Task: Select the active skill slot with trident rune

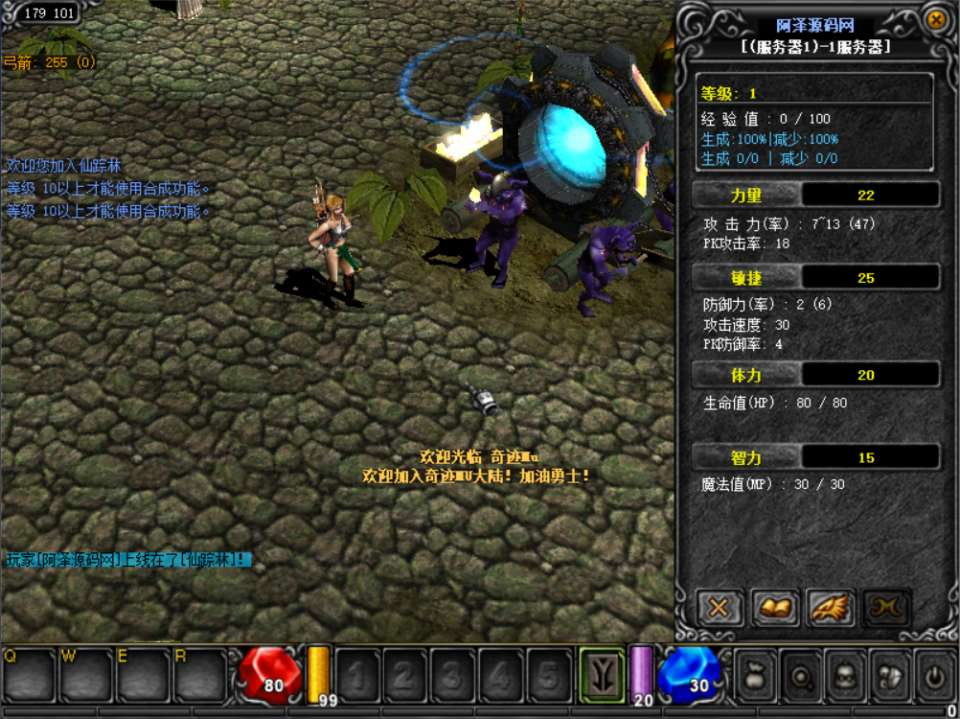Action: pyautogui.click(x=602, y=676)
